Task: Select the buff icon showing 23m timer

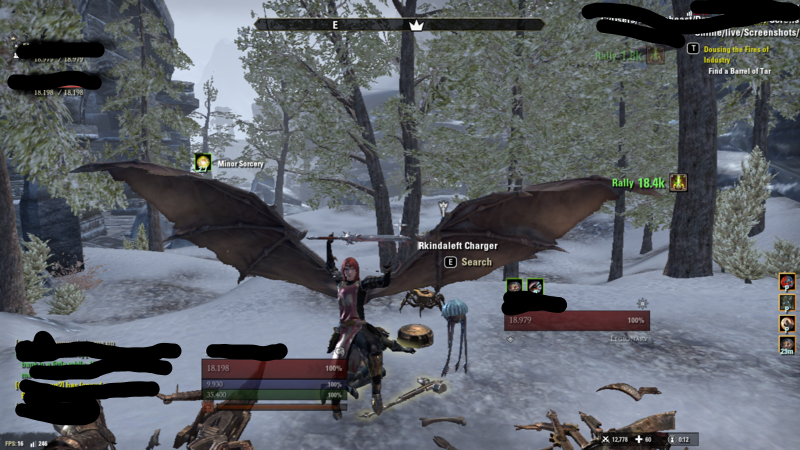Action: click(x=788, y=345)
